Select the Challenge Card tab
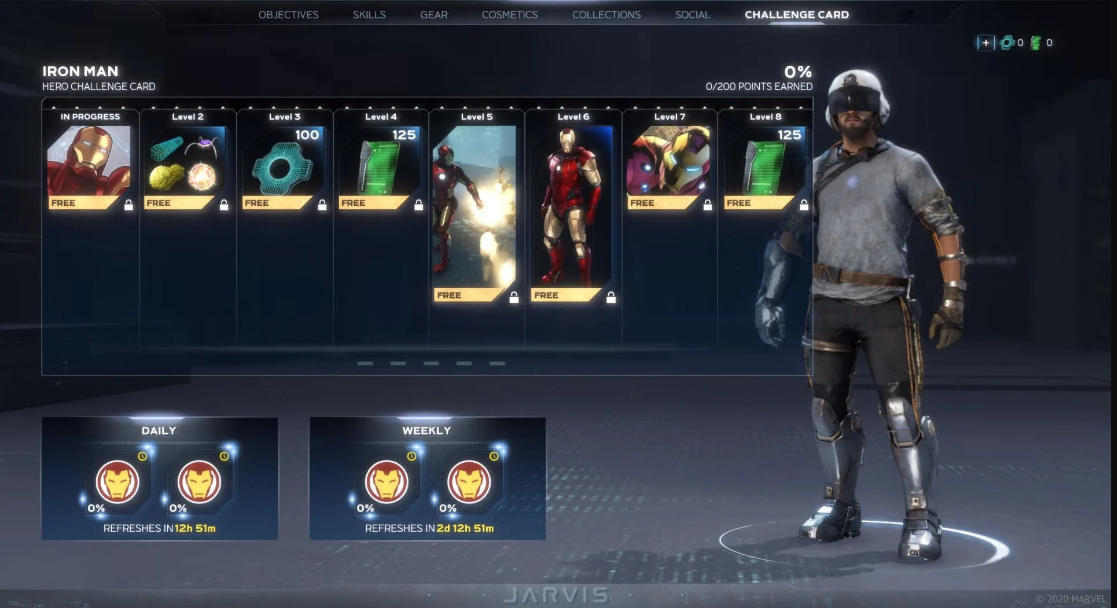Screen dimensions: 1117x608 796,15
